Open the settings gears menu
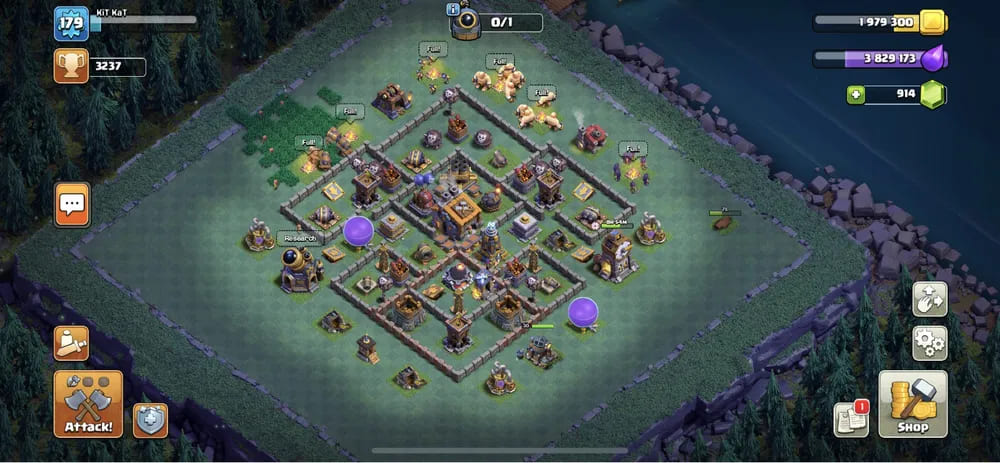 pyautogui.click(x=929, y=343)
